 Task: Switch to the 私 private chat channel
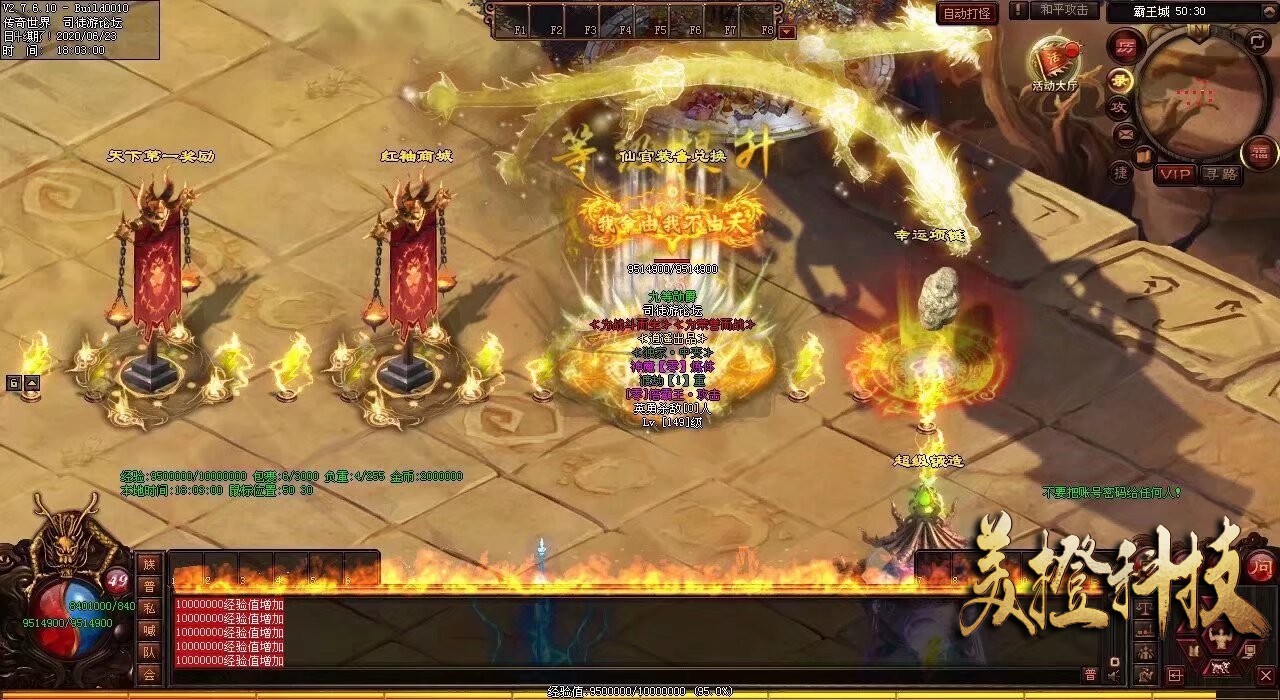click(x=149, y=608)
